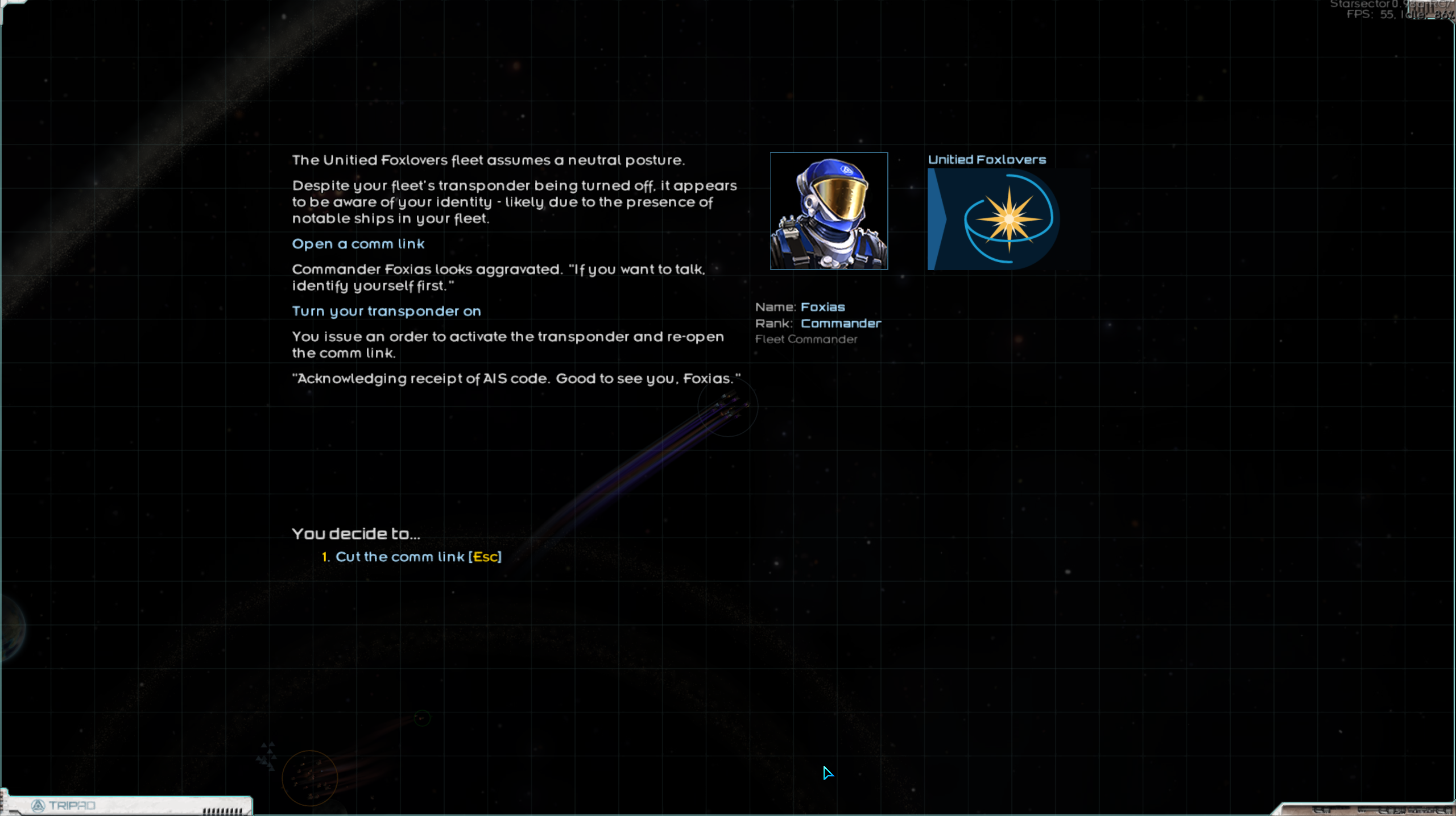
Task: Click the Rank: Commander label
Action: pyautogui.click(x=818, y=323)
